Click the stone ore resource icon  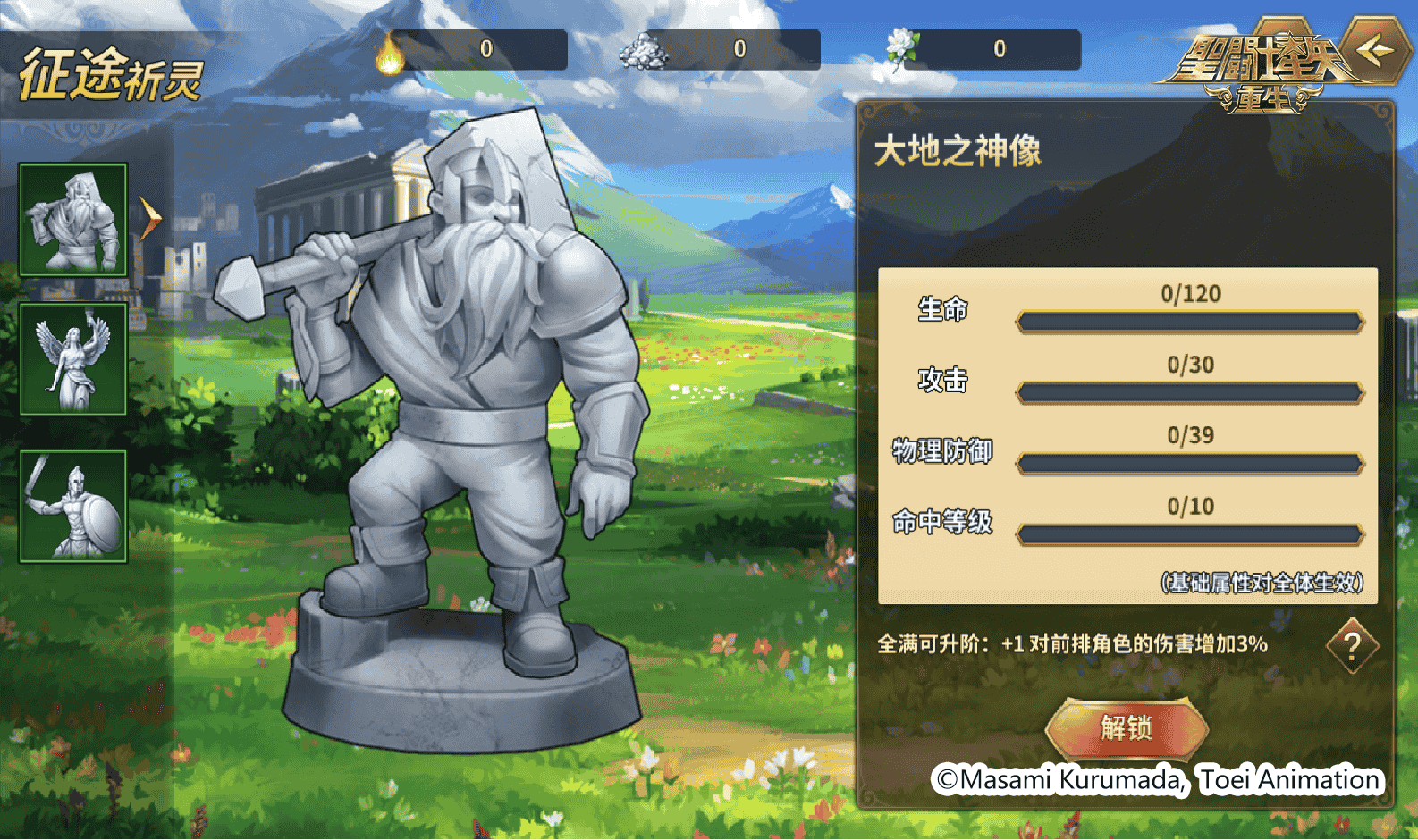(x=642, y=51)
